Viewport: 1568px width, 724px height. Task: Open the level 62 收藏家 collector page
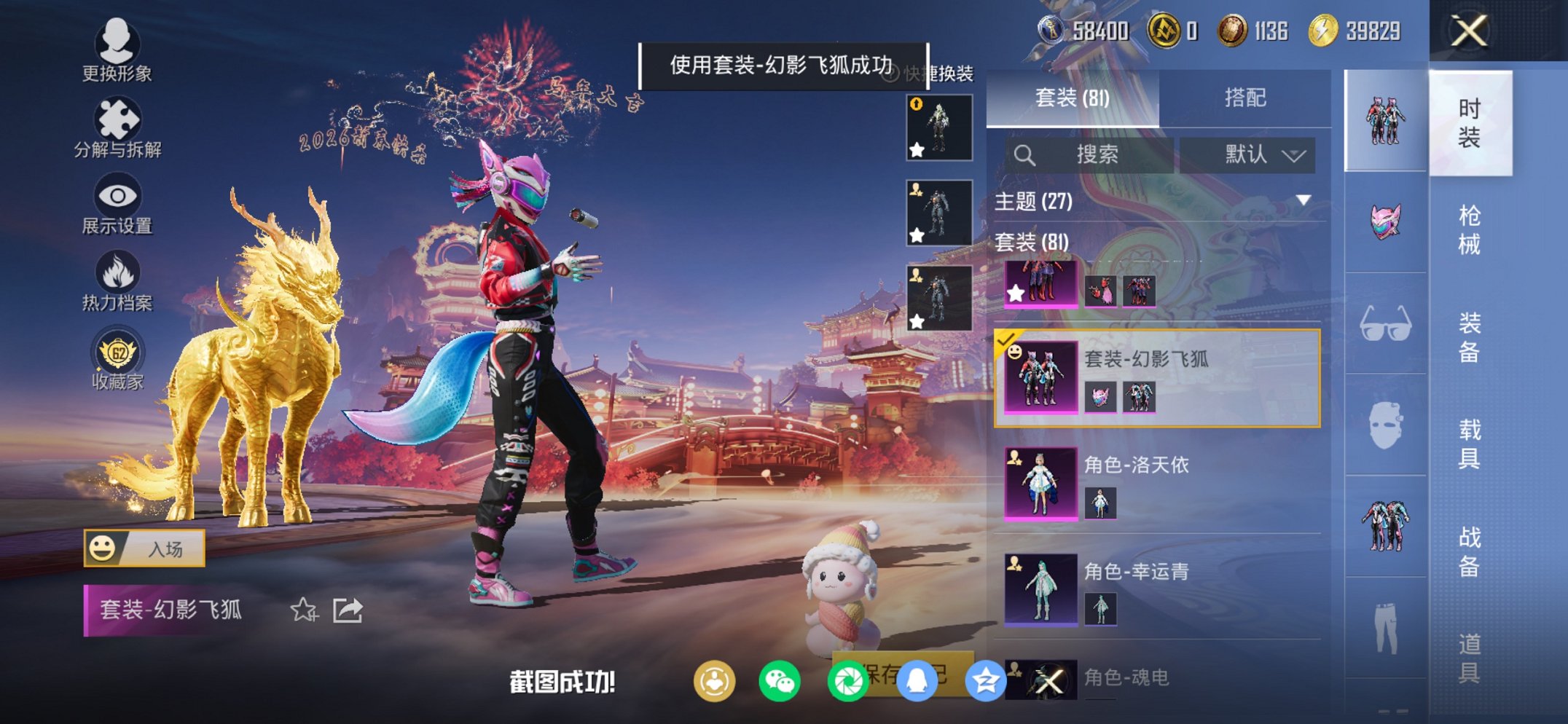click(119, 355)
